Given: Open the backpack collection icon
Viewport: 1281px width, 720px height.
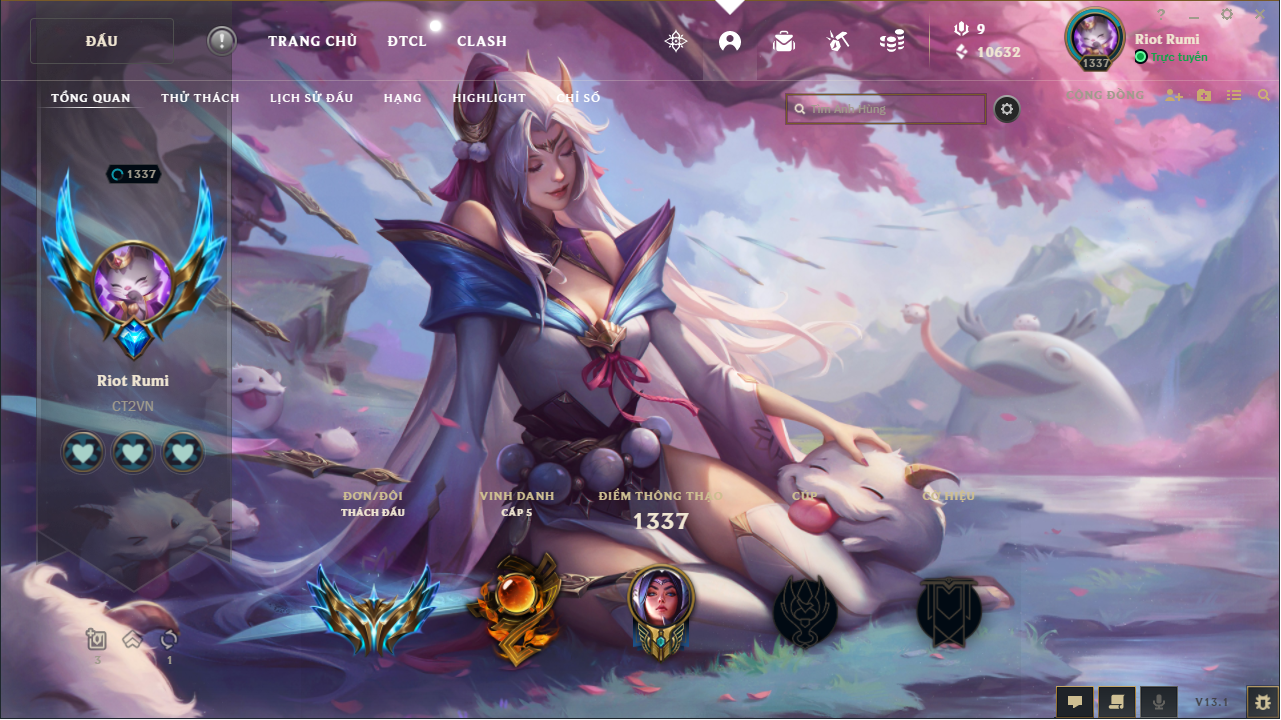Looking at the screenshot, I should pyautogui.click(x=784, y=41).
